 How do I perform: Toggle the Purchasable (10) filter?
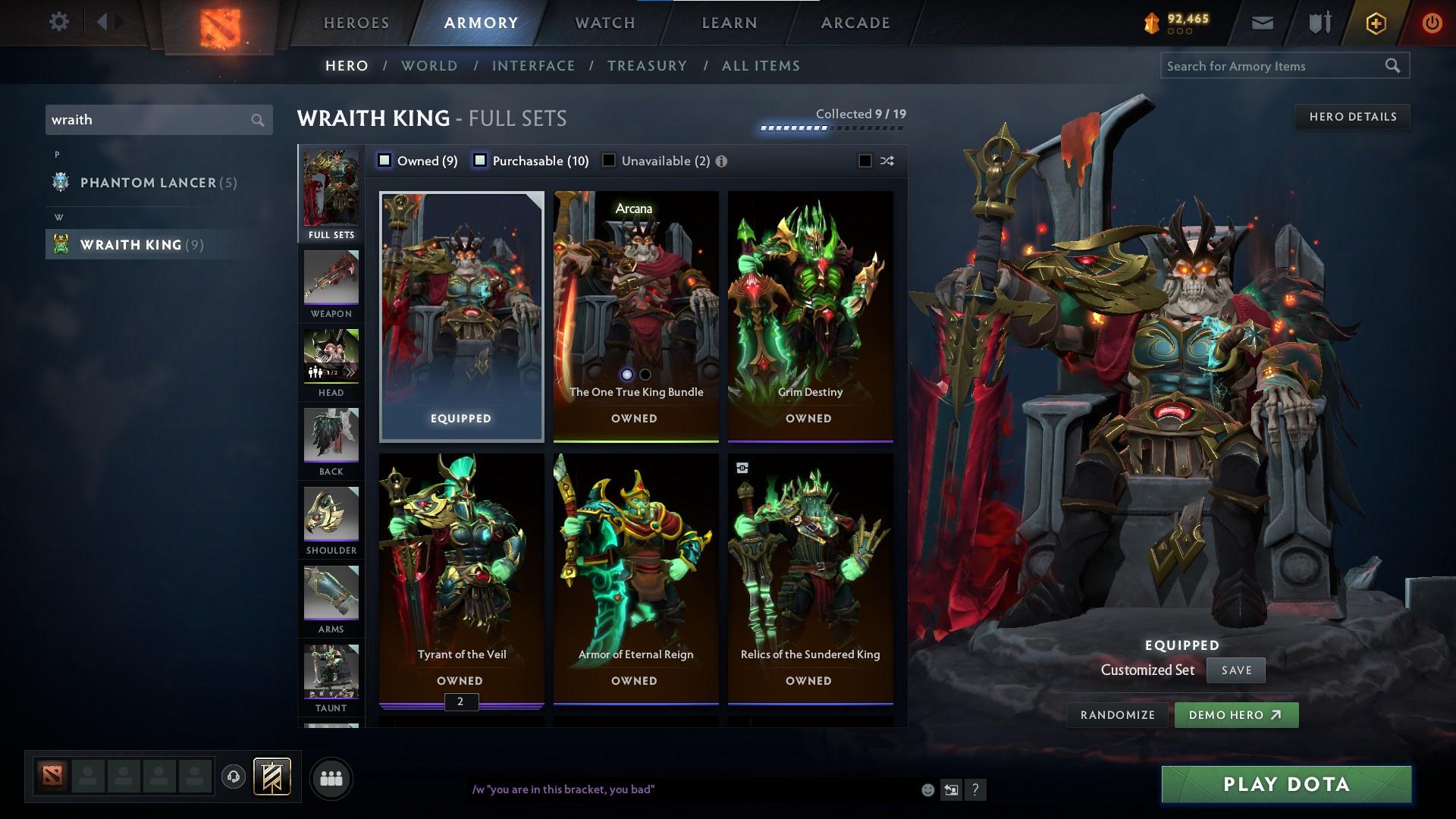point(479,161)
